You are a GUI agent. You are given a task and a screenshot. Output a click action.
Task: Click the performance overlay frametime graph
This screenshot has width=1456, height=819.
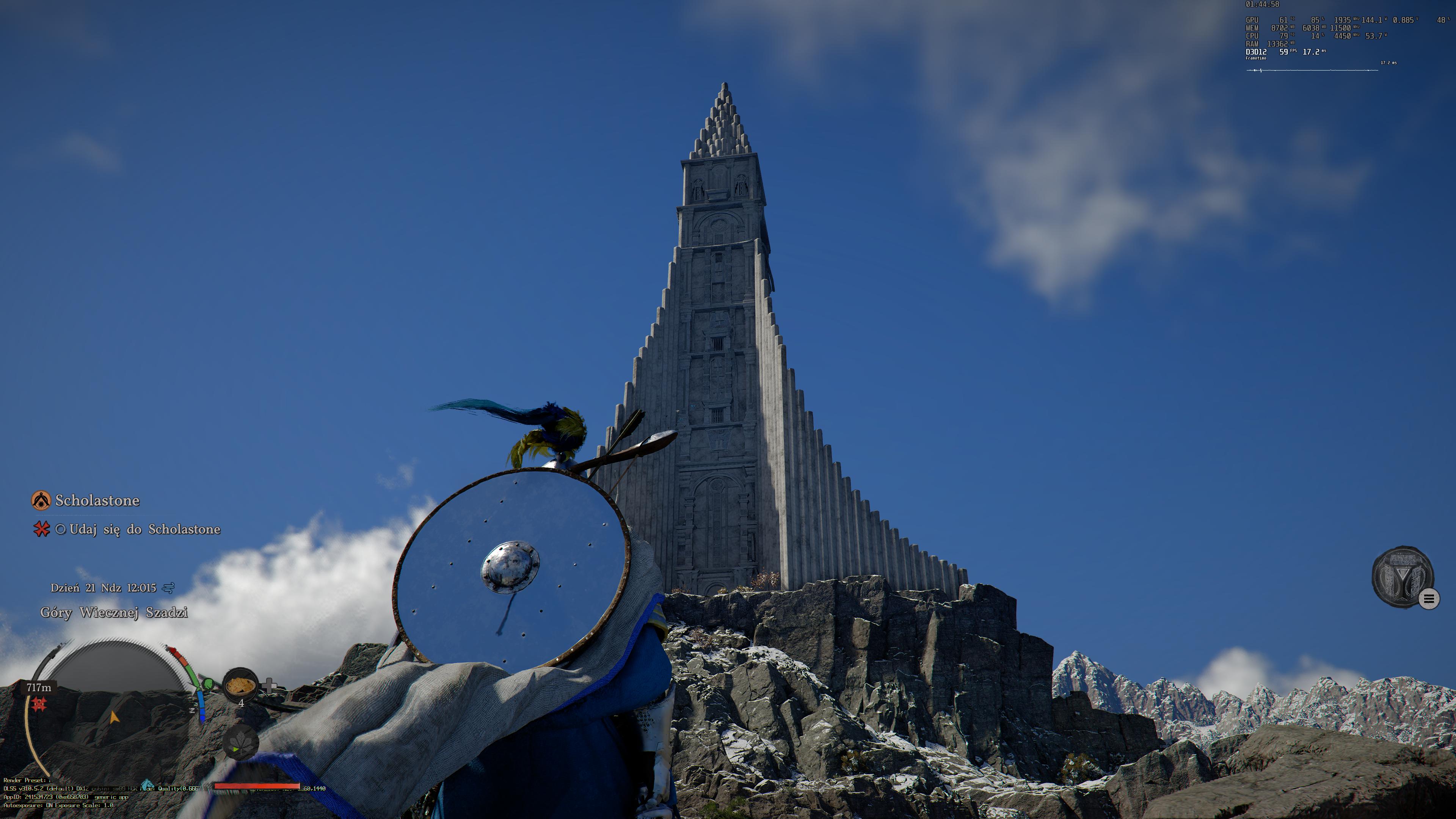pos(1311,70)
